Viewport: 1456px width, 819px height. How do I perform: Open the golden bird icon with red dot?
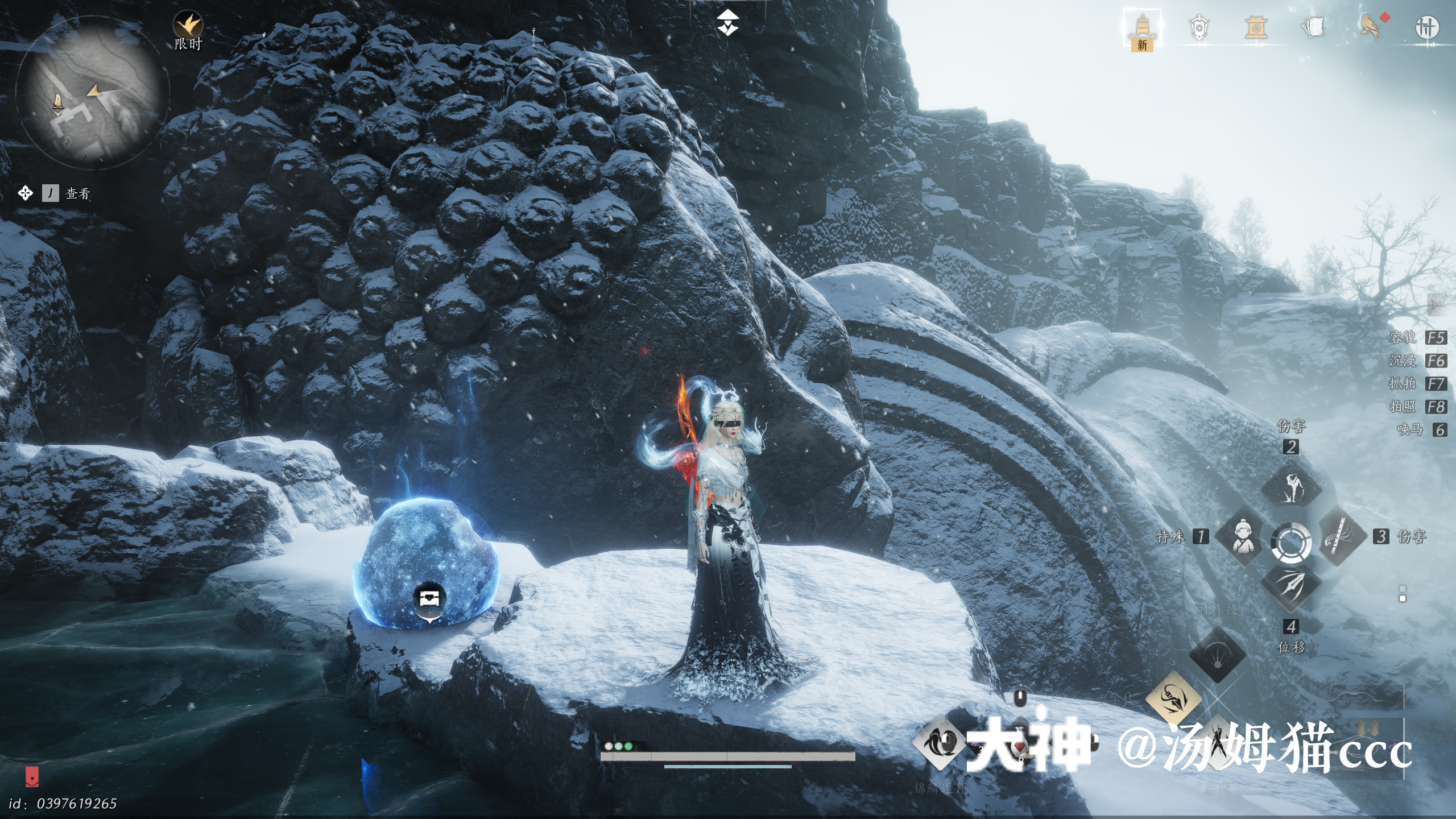pos(1371,27)
